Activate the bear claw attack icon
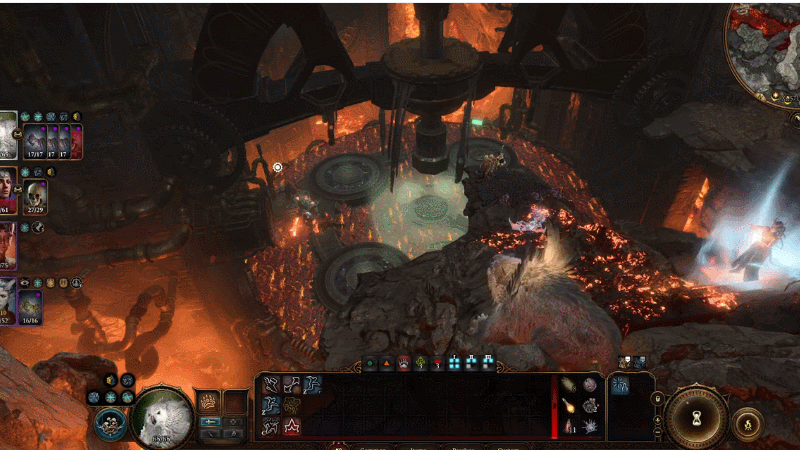Screen dimensions: 800x450 click(207, 402)
